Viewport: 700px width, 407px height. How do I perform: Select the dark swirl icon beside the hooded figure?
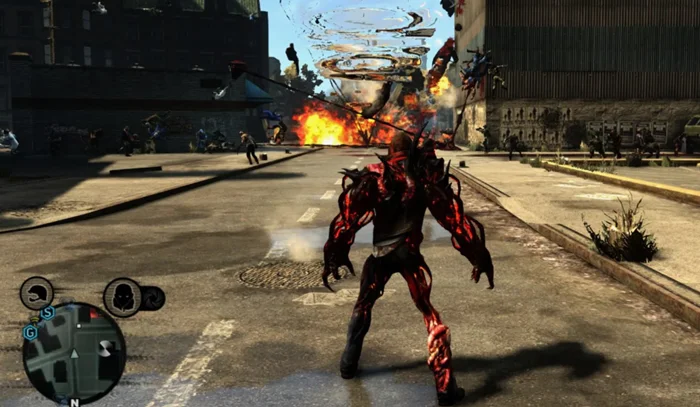coord(153,297)
